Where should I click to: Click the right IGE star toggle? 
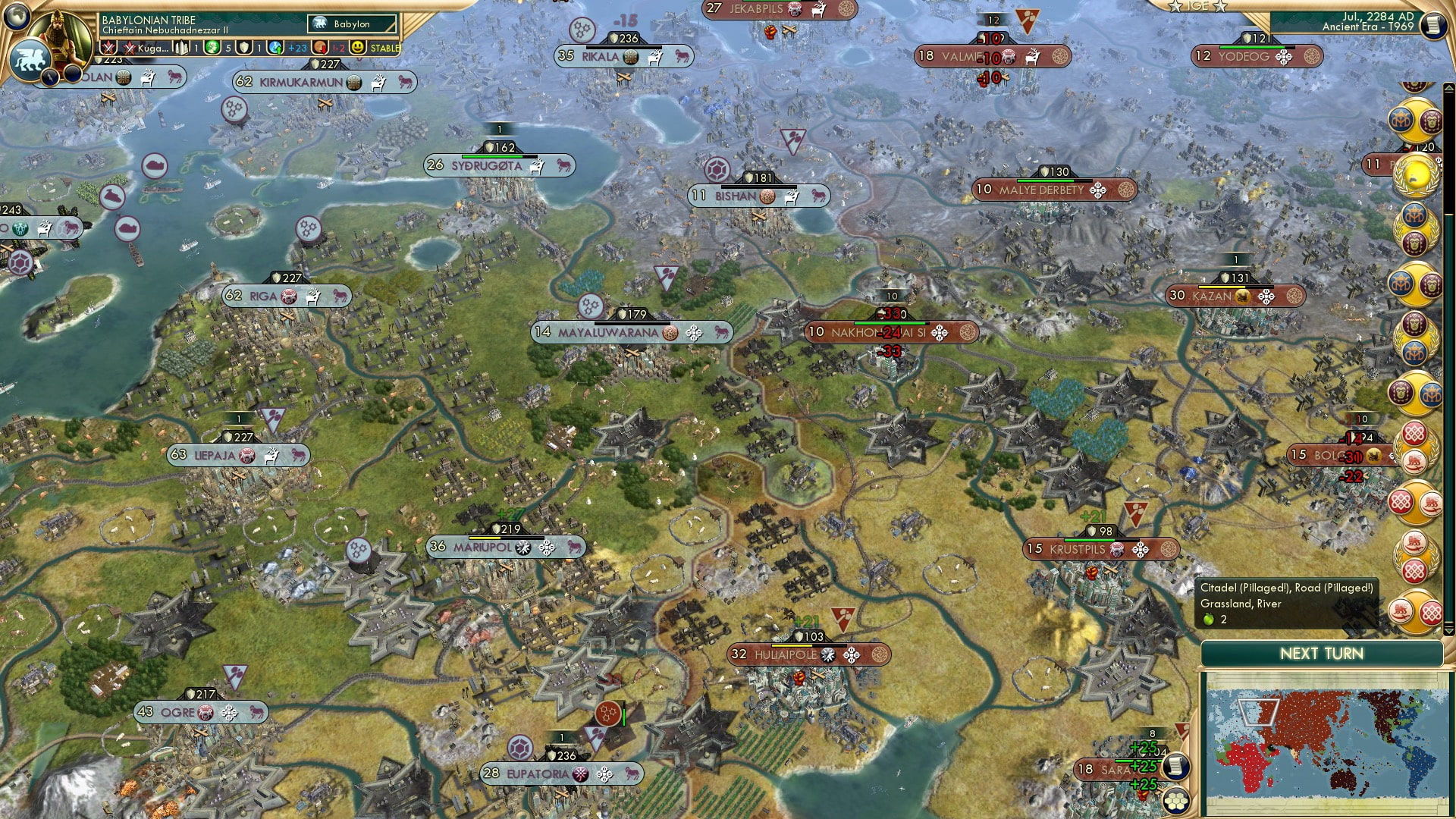click(1220, 6)
